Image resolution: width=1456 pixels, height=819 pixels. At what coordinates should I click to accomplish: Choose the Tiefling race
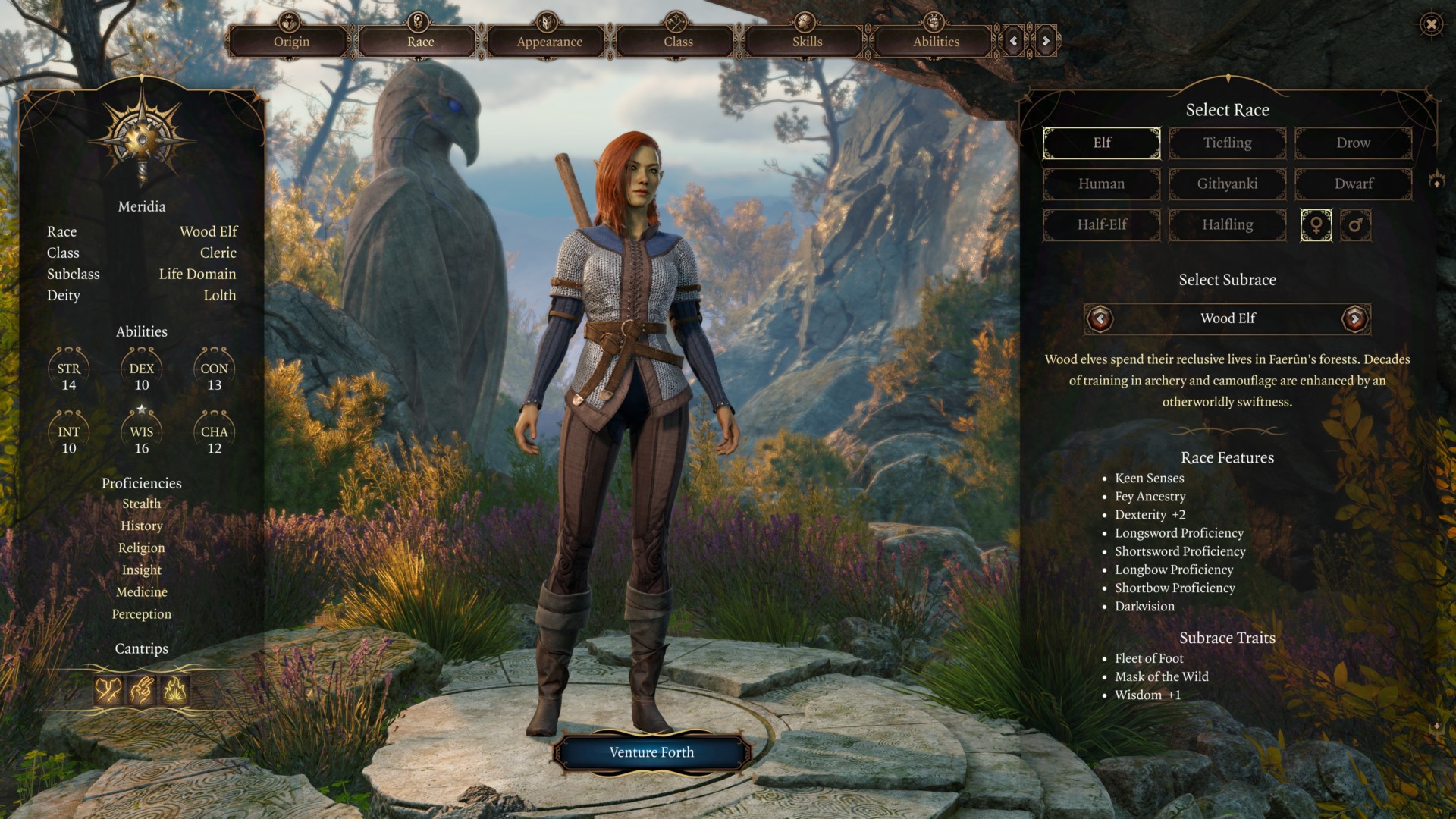pos(1227,143)
